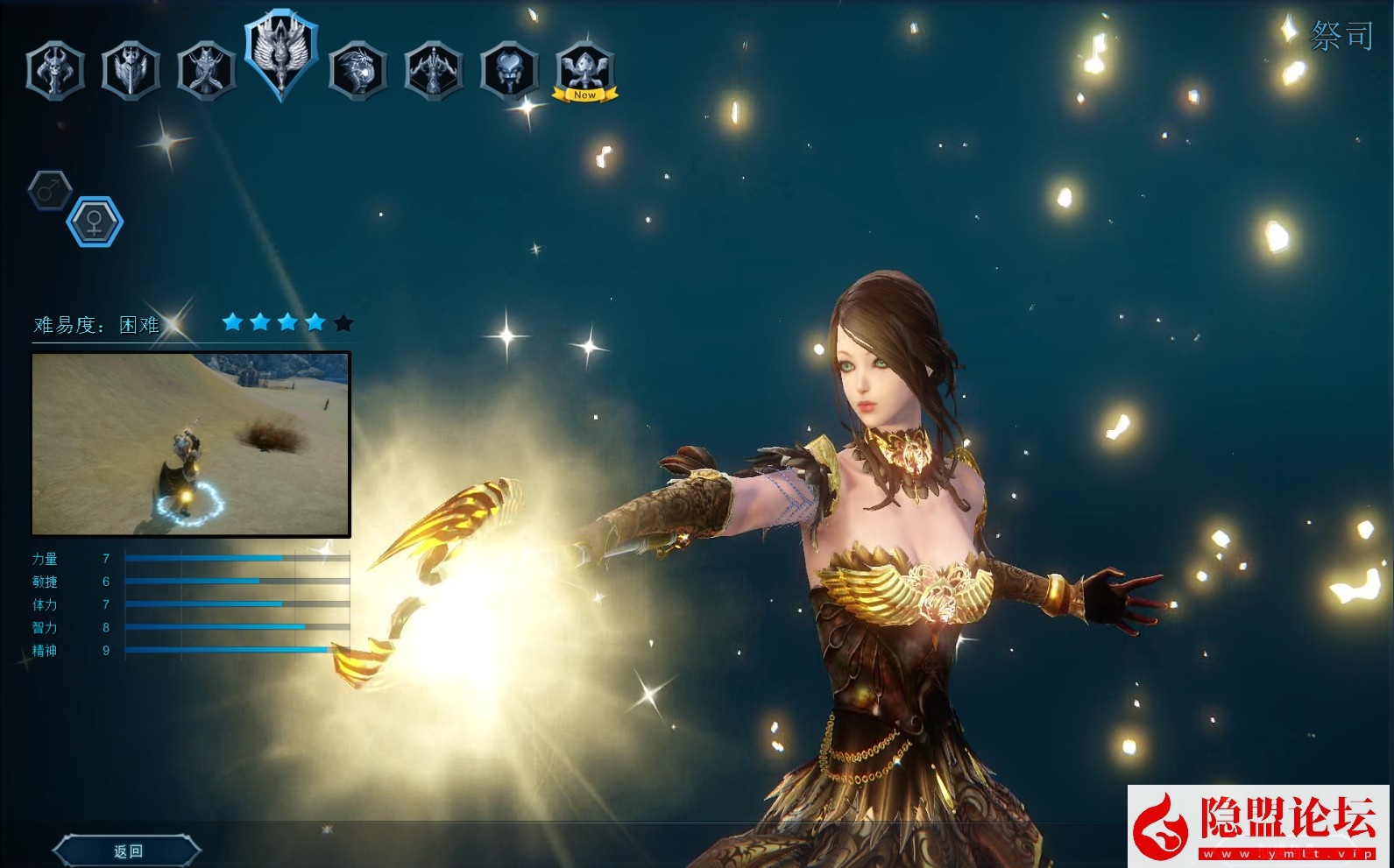Viewport: 1394px width, 868px height.
Task: Choose the dragon orb class icon
Action: 357,70
